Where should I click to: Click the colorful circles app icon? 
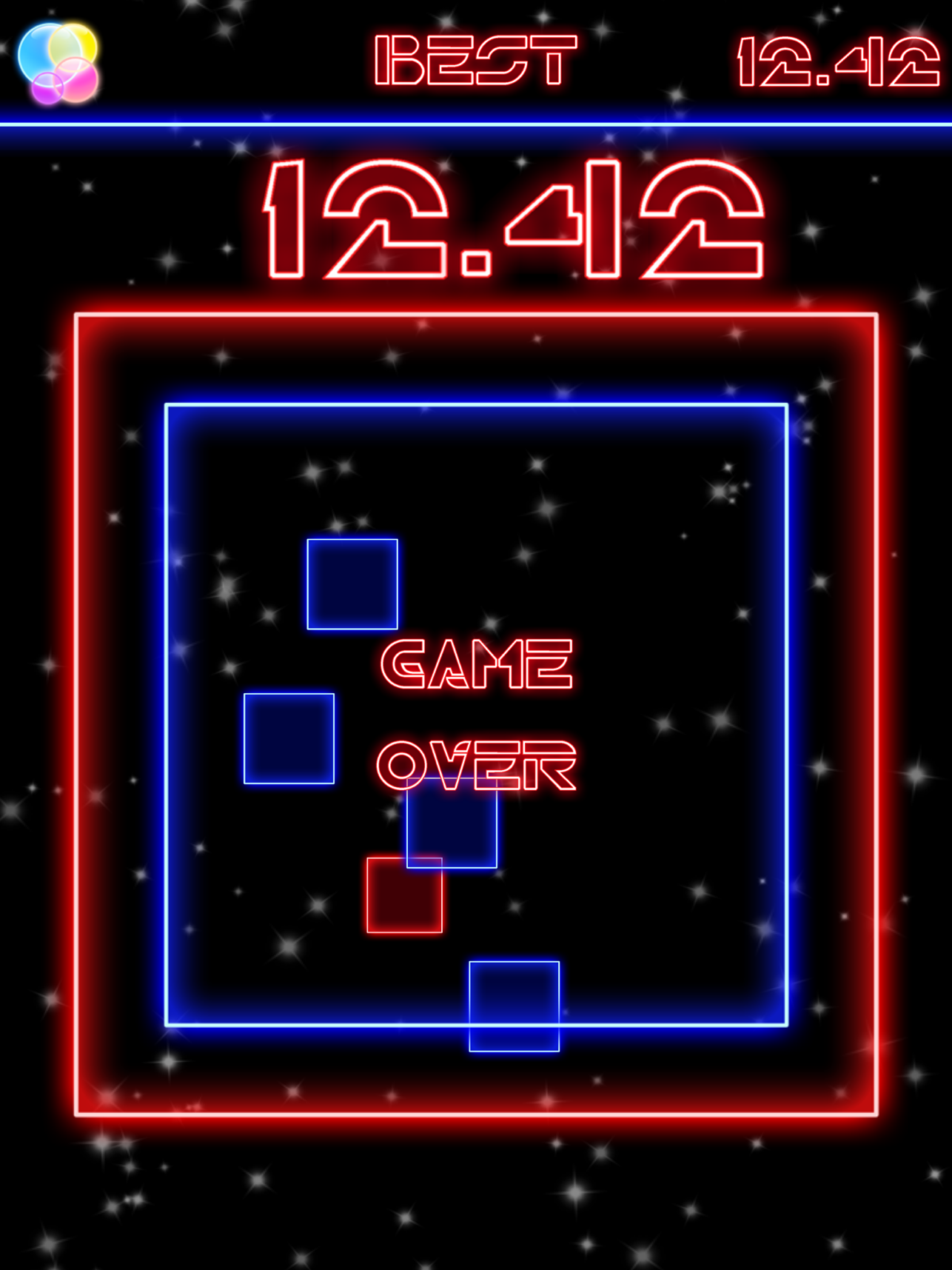click(x=58, y=61)
